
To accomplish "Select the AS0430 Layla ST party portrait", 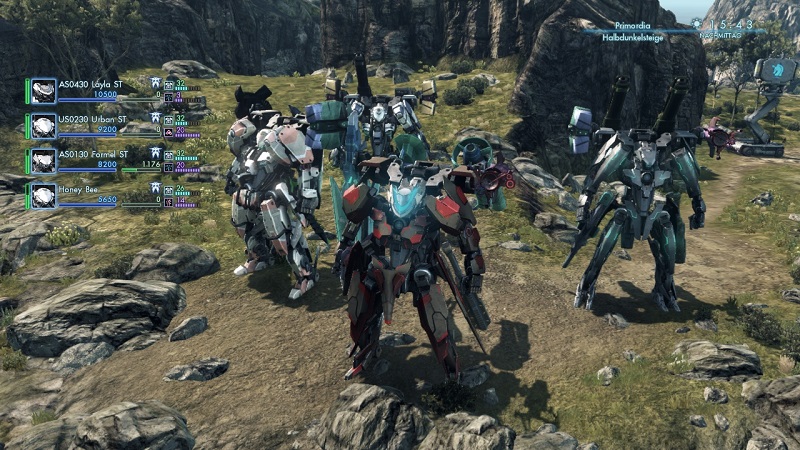I will tap(43, 91).
